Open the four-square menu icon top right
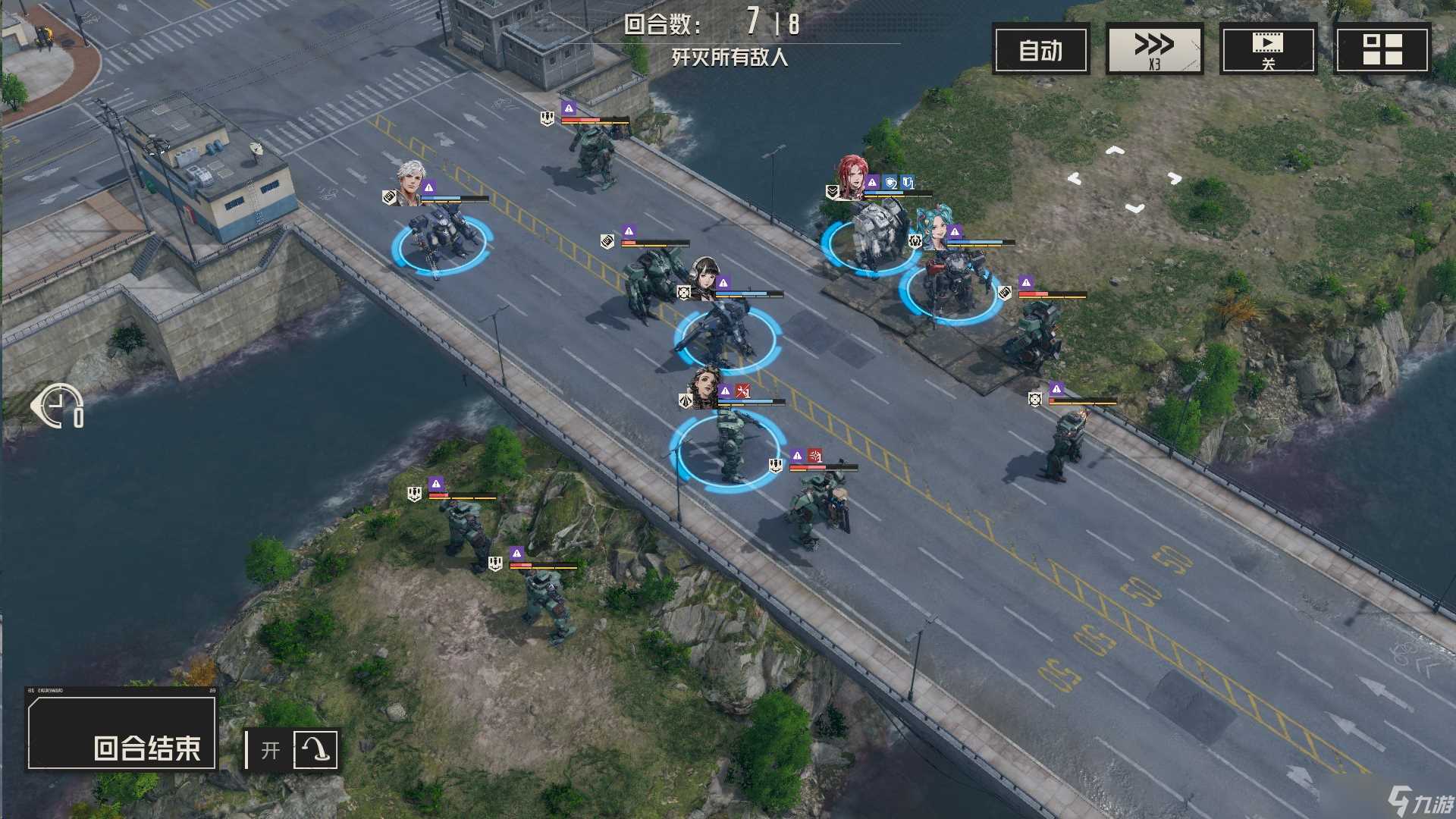 point(1382,47)
